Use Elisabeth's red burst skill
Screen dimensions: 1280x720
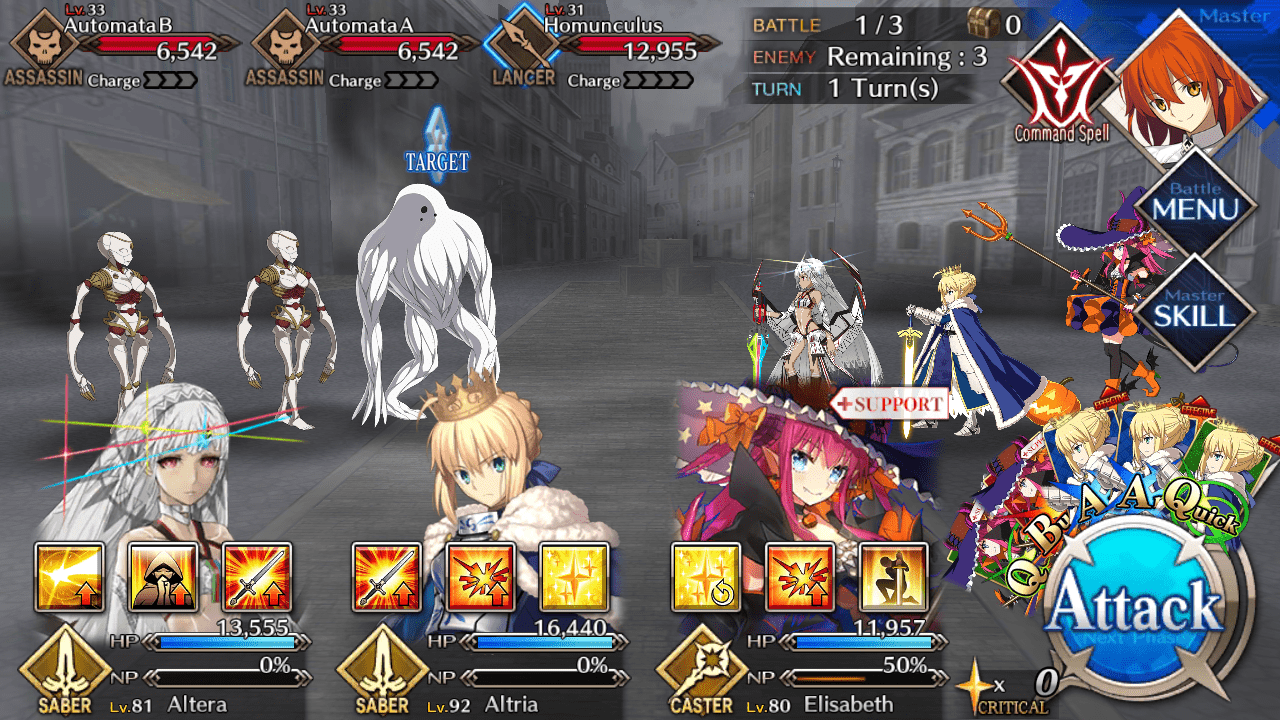coord(800,577)
